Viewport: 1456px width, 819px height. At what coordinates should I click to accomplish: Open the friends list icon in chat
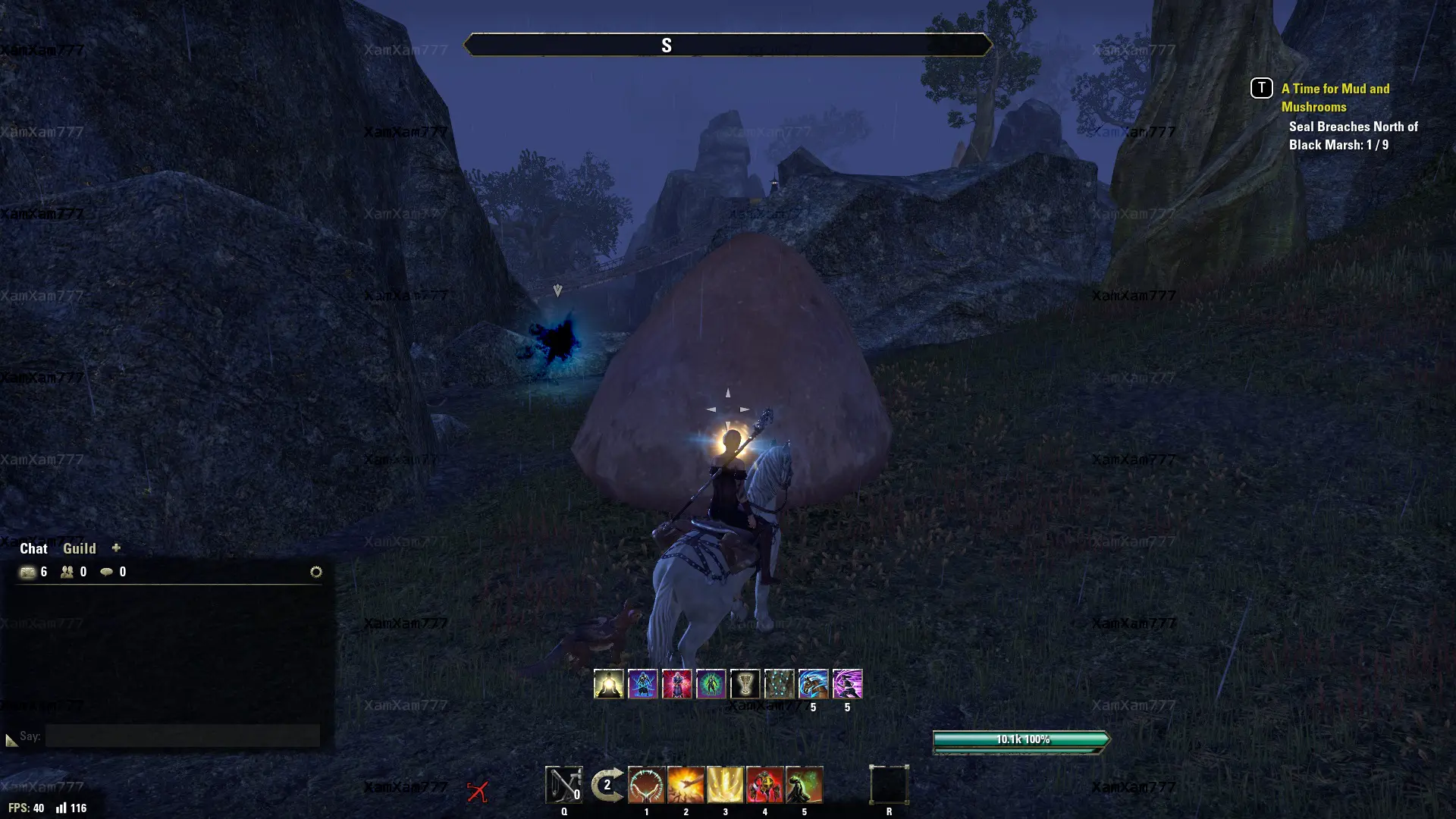[67, 572]
